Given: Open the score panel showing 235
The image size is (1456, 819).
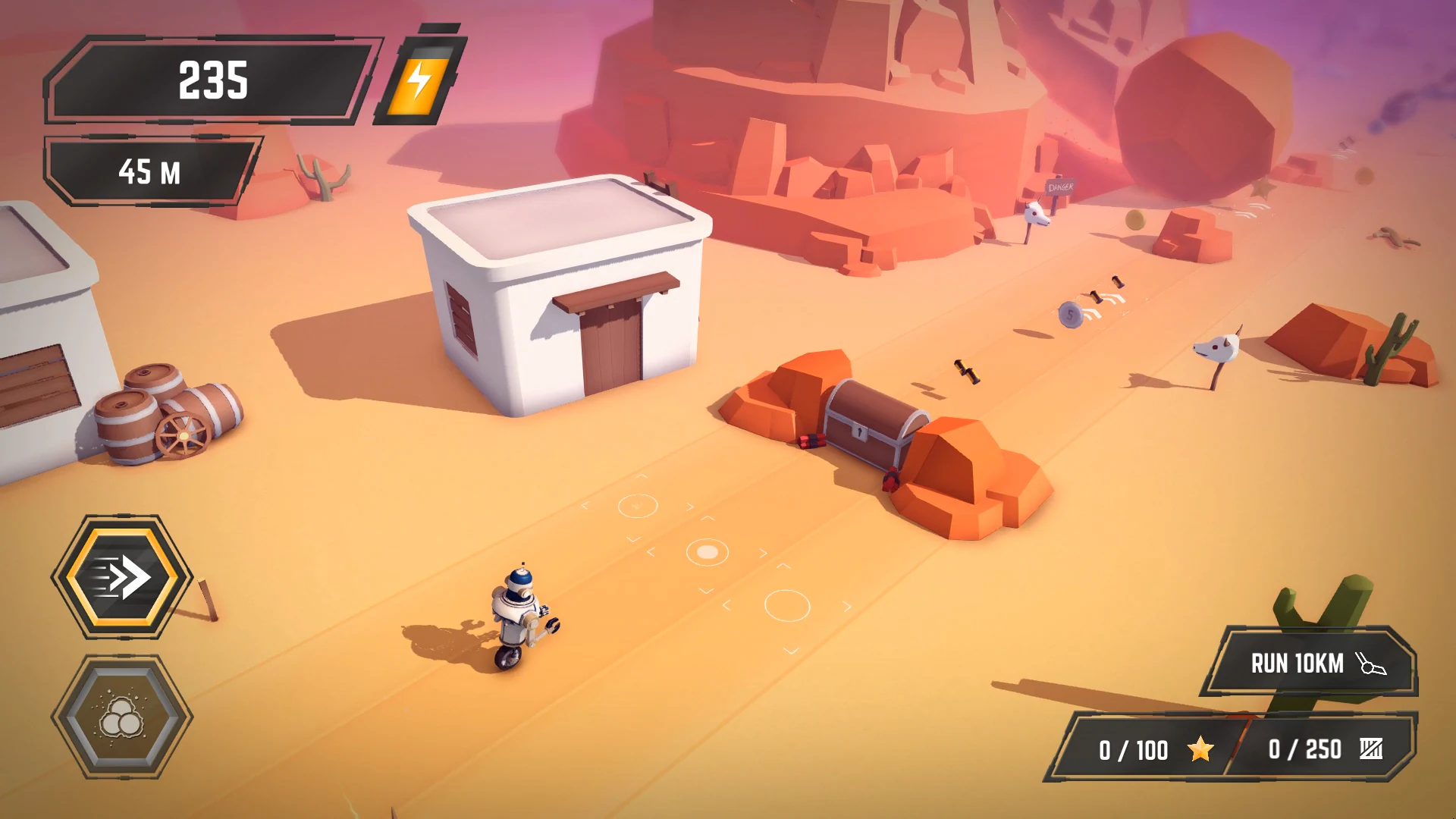Looking at the screenshot, I should (212, 80).
